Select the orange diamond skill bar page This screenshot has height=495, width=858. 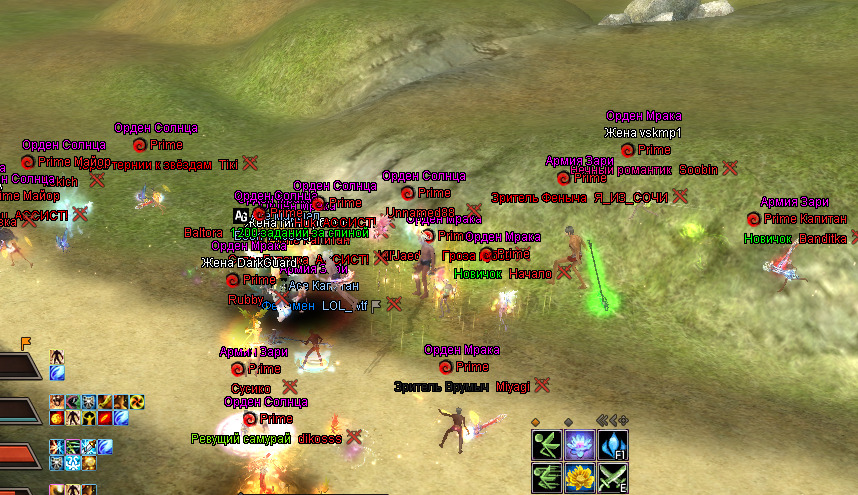click(536, 421)
